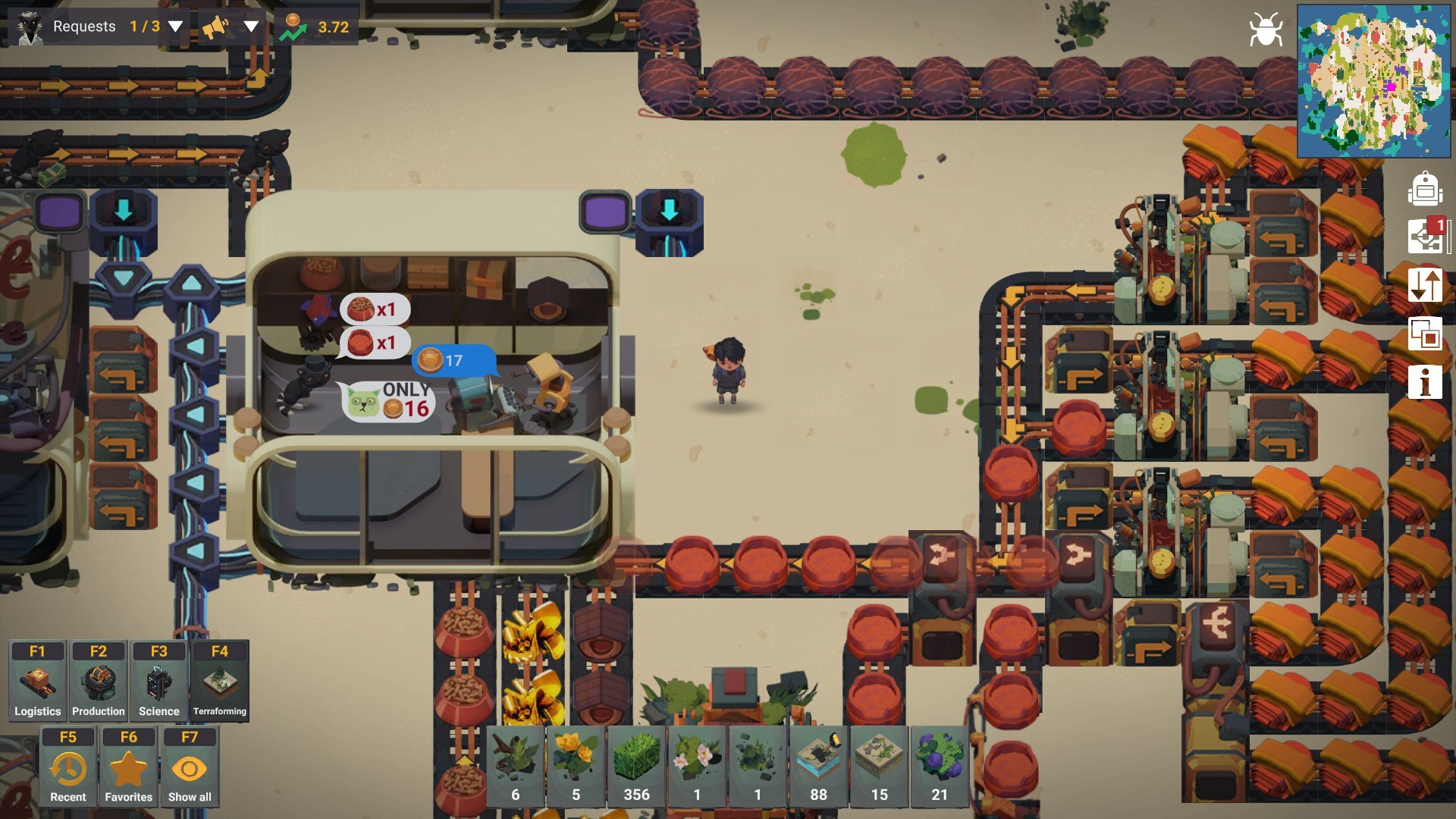
Task: Open the info panel icon
Action: pyautogui.click(x=1424, y=381)
